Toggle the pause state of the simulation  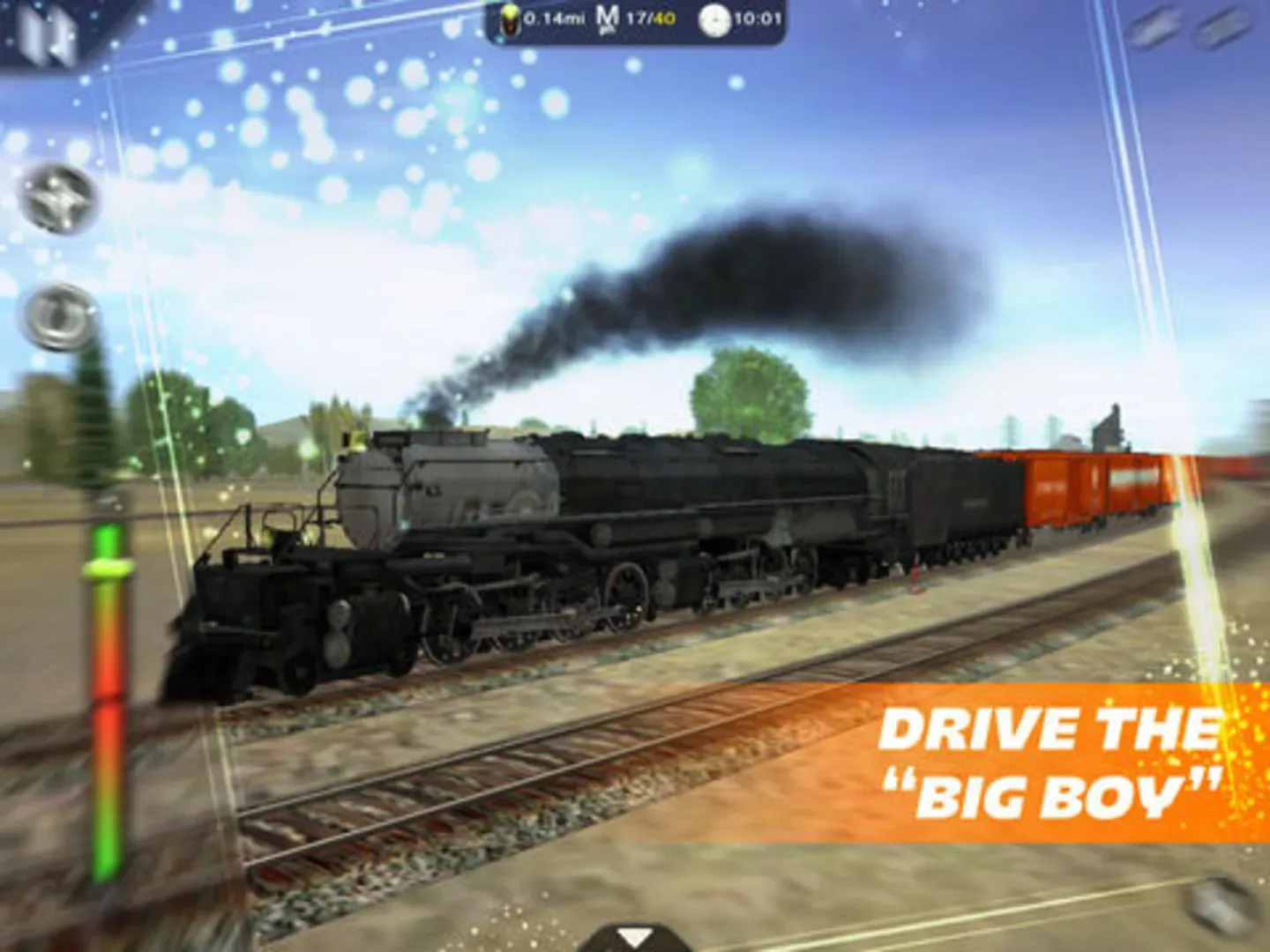[49, 33]
